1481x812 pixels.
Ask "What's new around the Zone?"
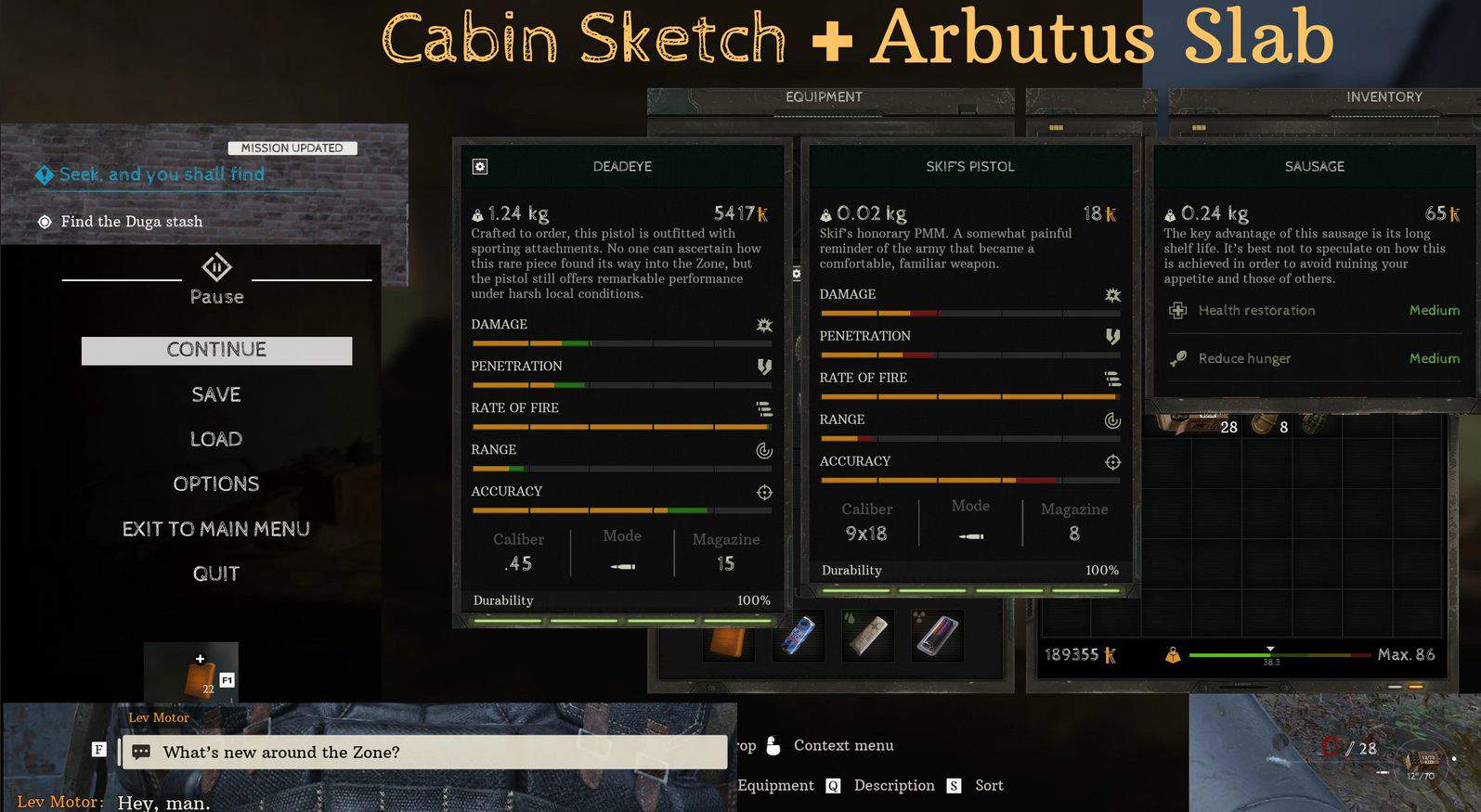(x=424, y=752)
